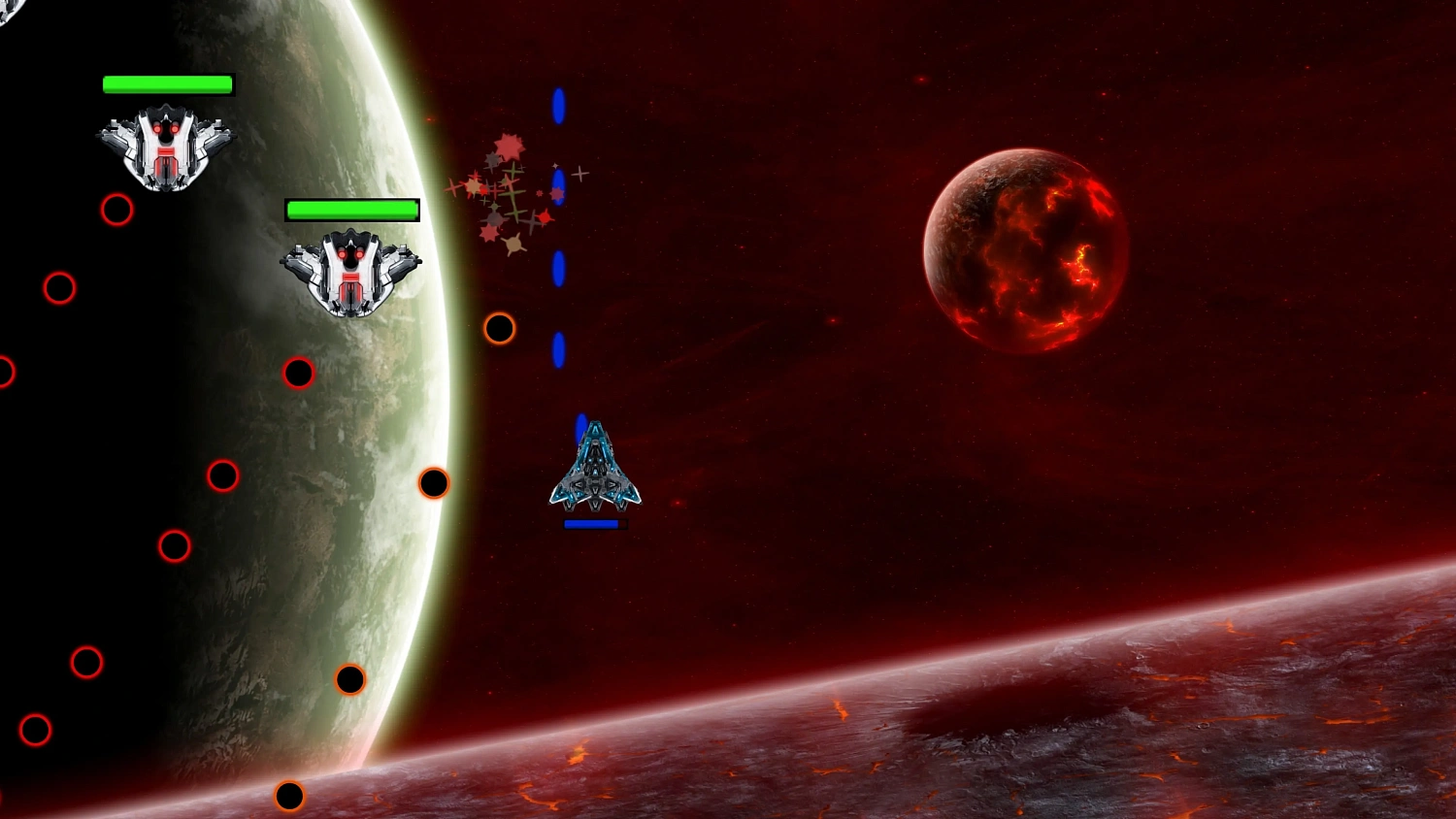Viewport: 1456px width, 819px height.
Task: Click the orange-ringed power-up orb
Action: (x=499, y=329)
